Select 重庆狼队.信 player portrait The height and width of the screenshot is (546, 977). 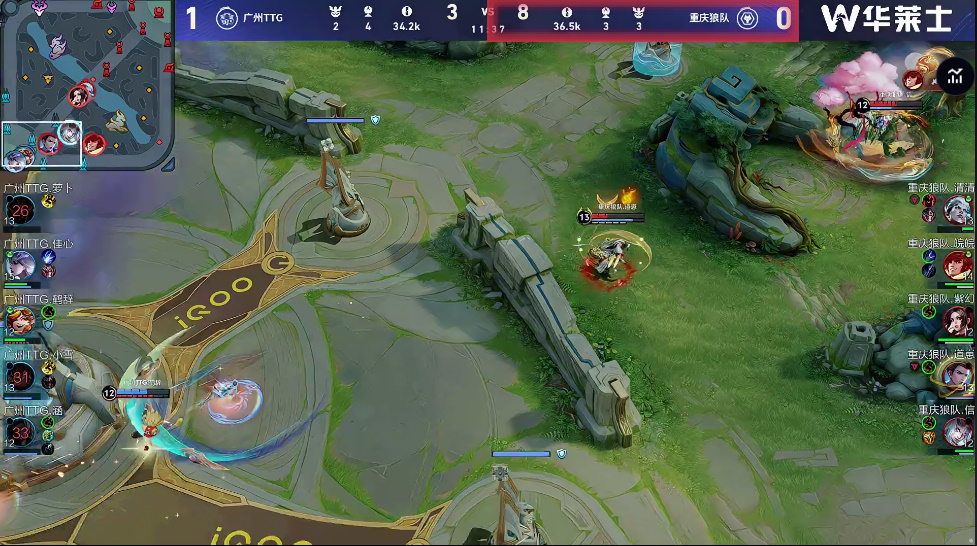tap(957, 432)
